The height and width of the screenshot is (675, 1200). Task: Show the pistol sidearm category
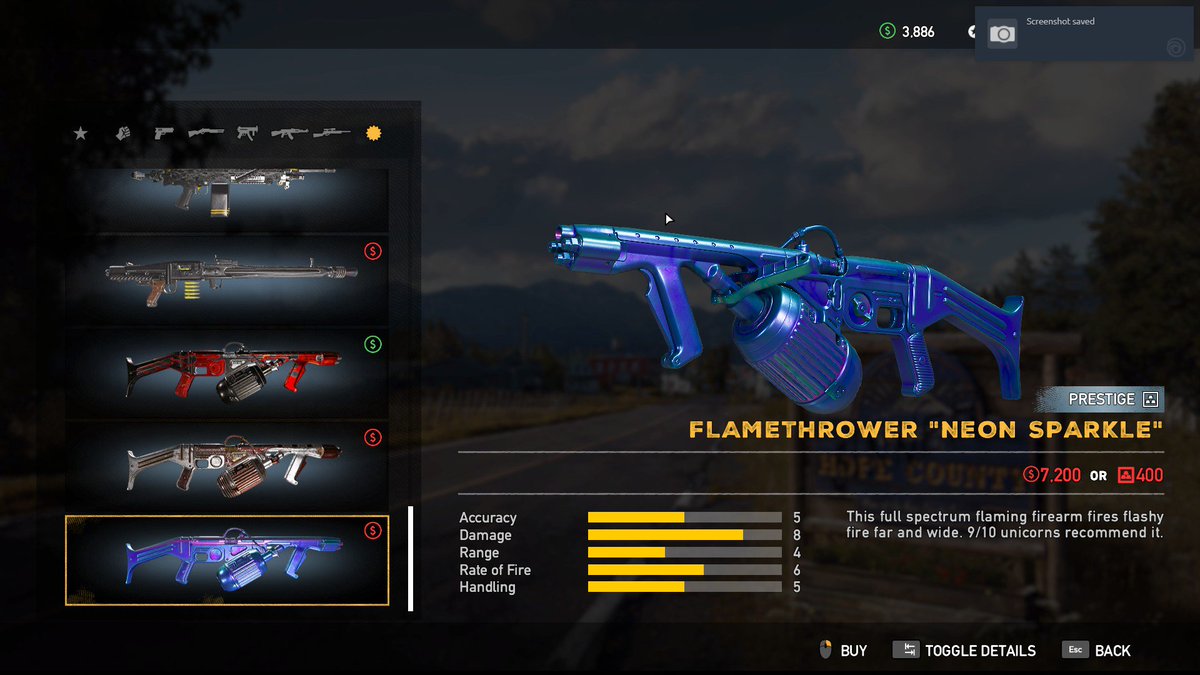(x=164, y=133)
